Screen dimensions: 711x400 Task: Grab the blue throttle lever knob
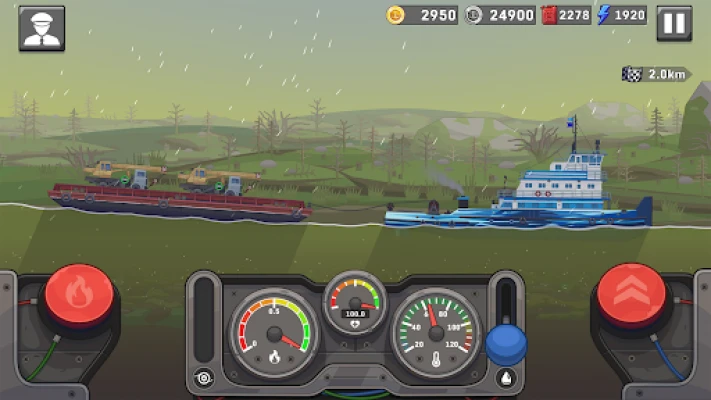click(506, 344)
